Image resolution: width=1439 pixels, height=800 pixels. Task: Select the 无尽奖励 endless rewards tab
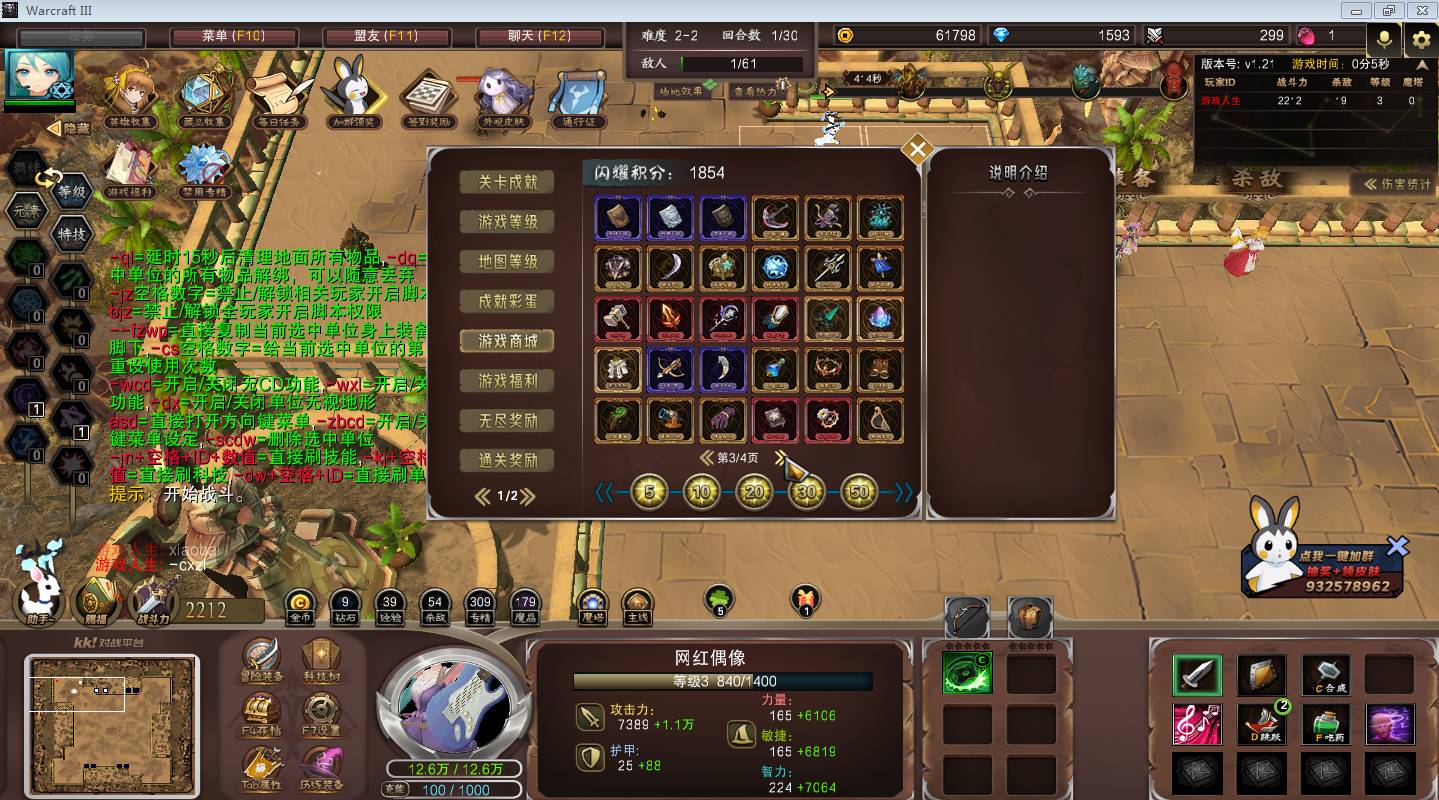coord(508,421)
